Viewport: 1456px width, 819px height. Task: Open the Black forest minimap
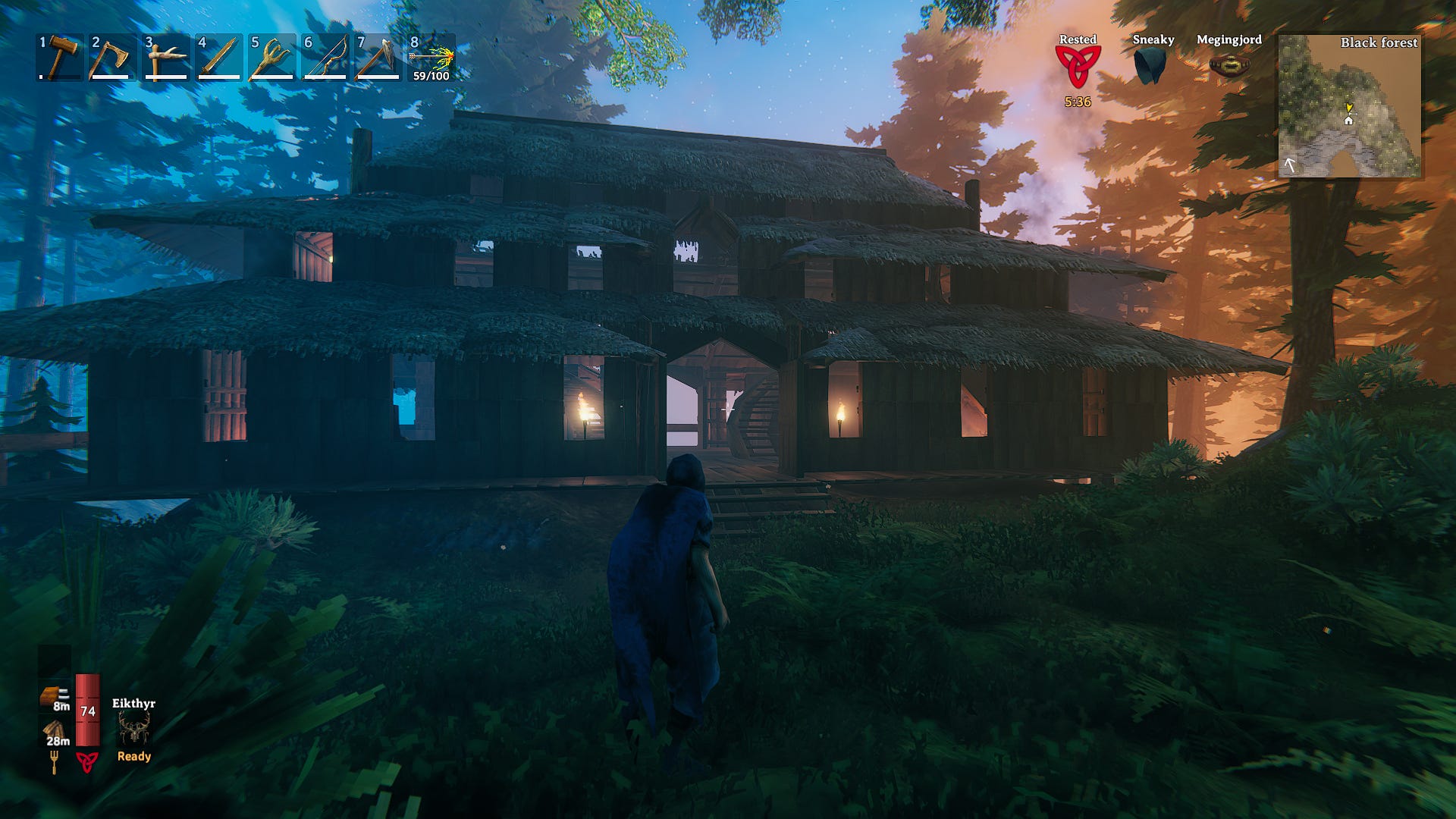point(1350,106)
